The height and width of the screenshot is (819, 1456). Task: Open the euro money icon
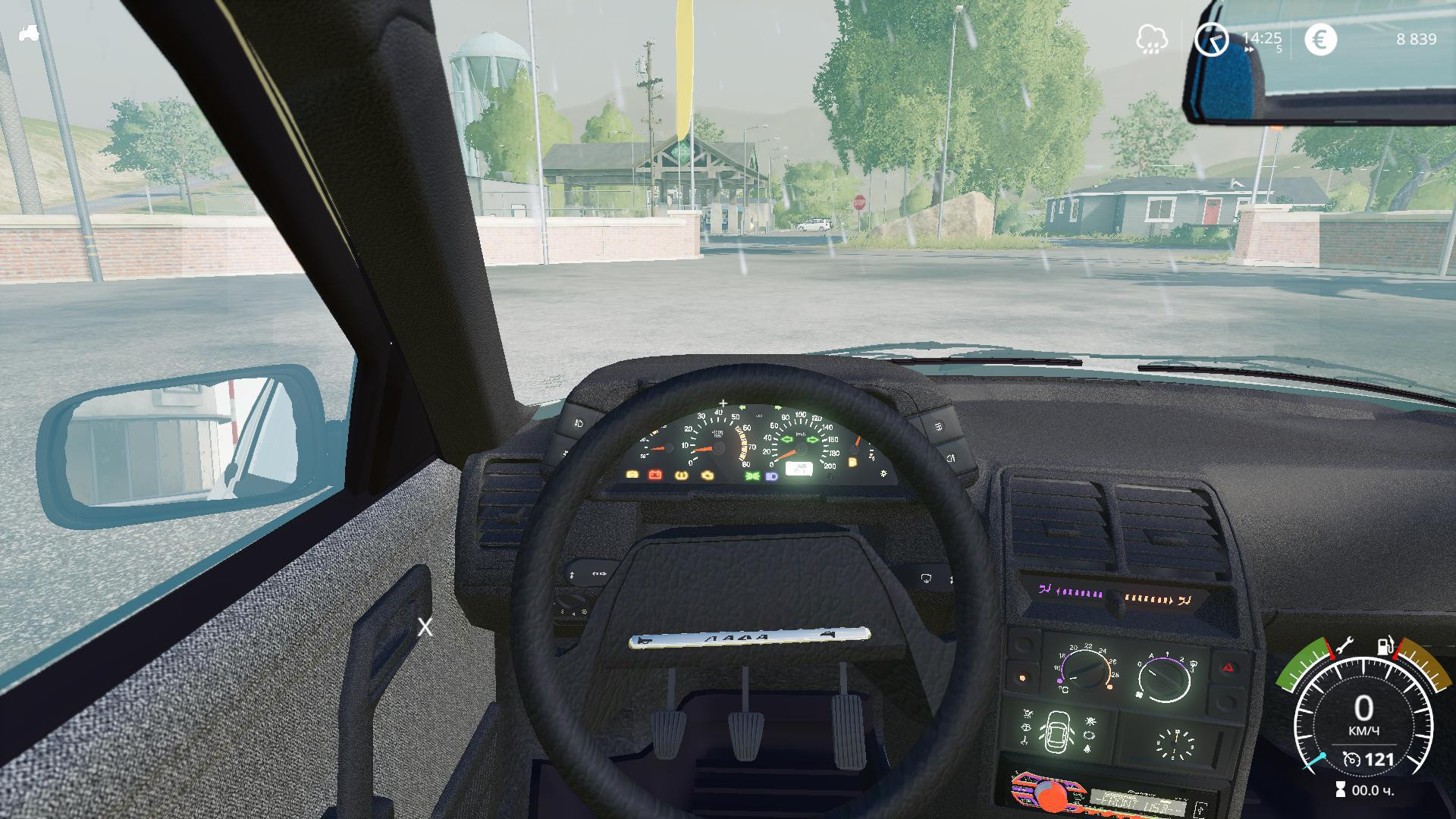(x=1320, y=39)
